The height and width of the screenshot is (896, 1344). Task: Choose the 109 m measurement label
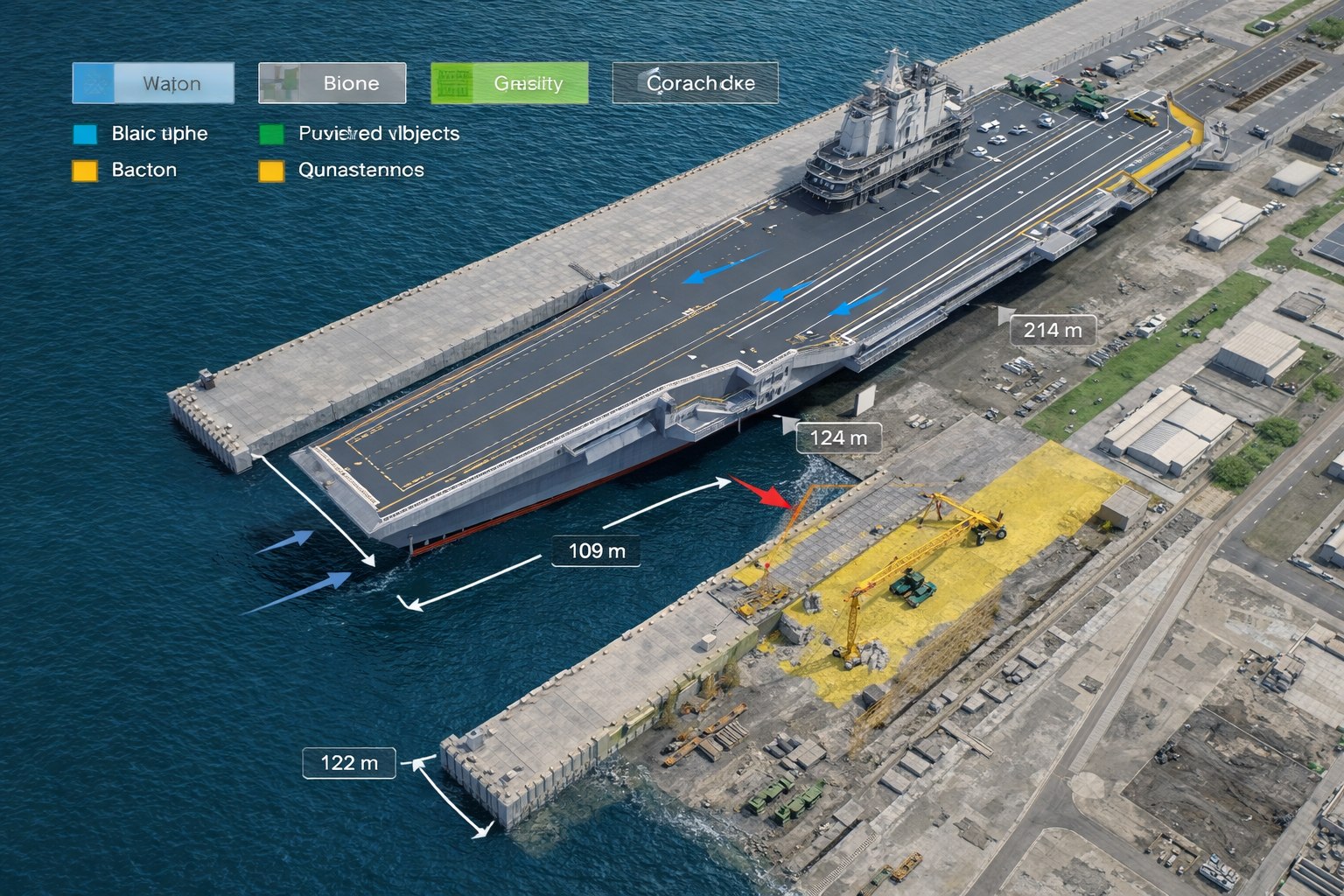click(x=597, y=550)
